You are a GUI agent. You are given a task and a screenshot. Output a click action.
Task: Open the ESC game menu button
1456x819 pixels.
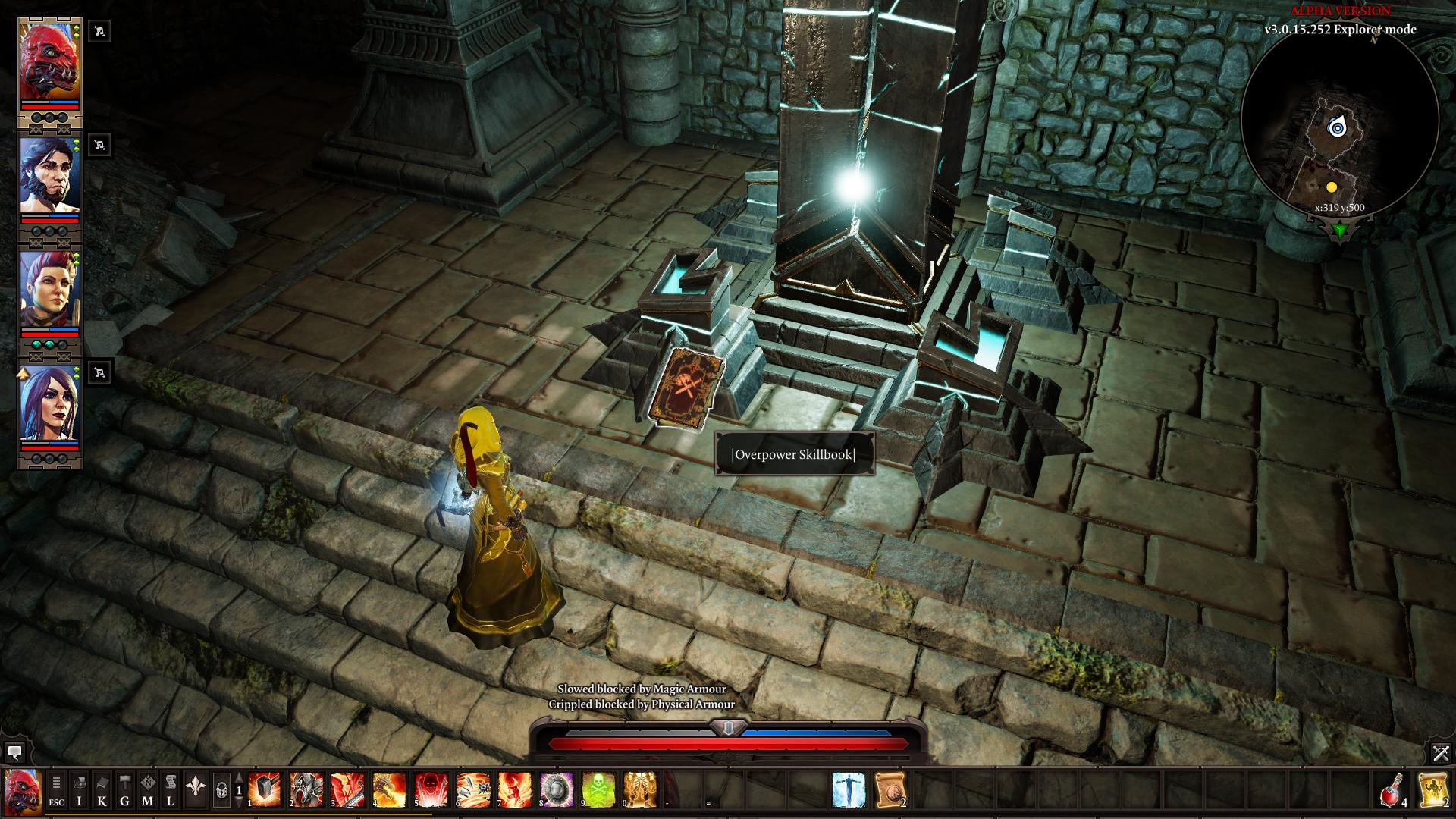point(56,790)
